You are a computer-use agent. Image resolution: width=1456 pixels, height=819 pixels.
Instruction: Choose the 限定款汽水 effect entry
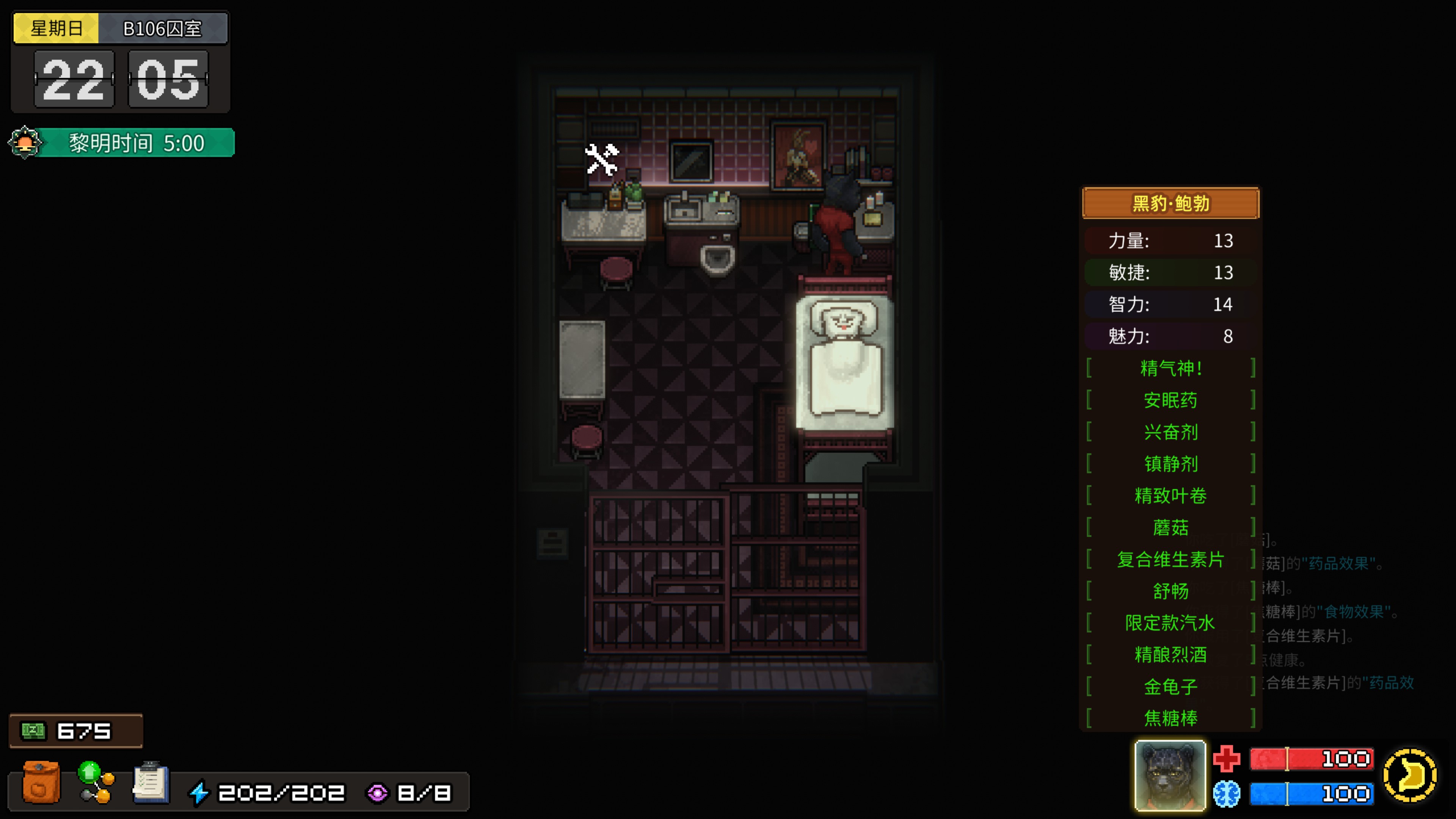tap(1170, 623)
